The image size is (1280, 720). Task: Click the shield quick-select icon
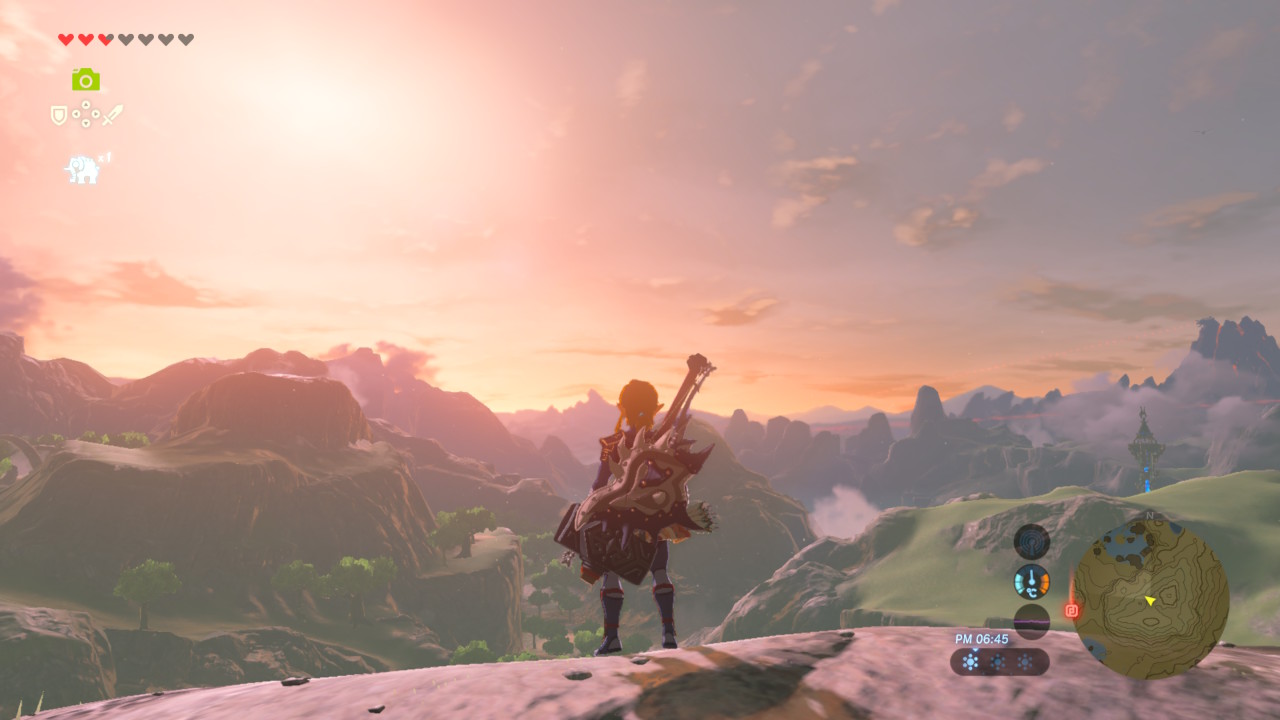(x=59, y=116)
